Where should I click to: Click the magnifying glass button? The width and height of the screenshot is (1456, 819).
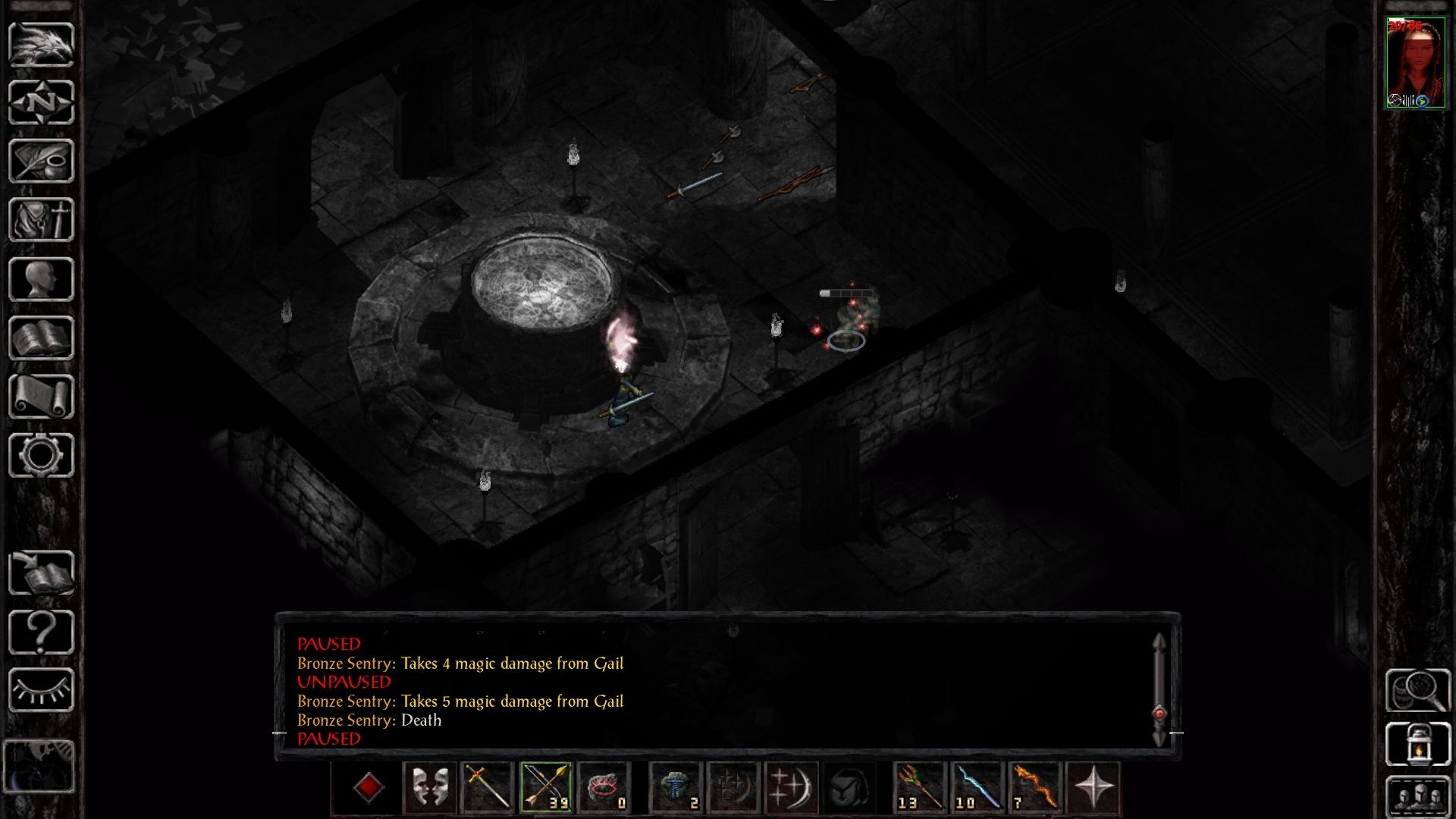(1417, 690)
